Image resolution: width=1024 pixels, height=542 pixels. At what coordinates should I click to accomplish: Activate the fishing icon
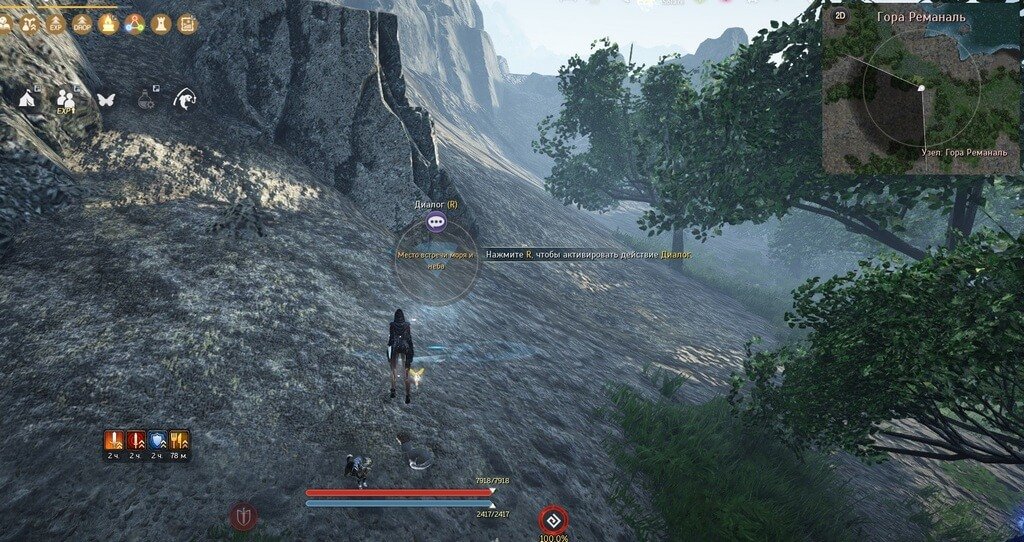pos(185,98)
